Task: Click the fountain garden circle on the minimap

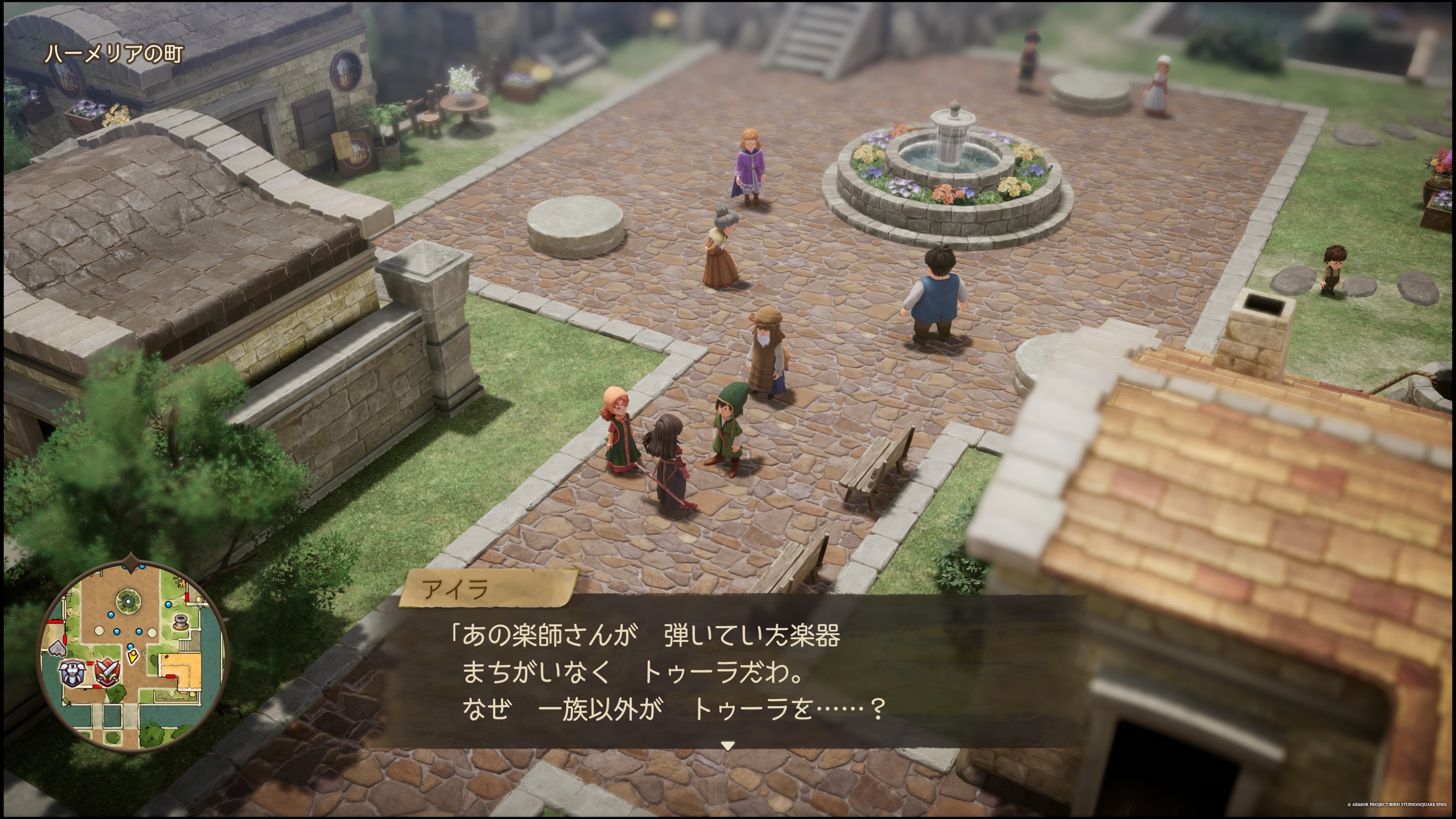Action: click(x=128, y=601)
